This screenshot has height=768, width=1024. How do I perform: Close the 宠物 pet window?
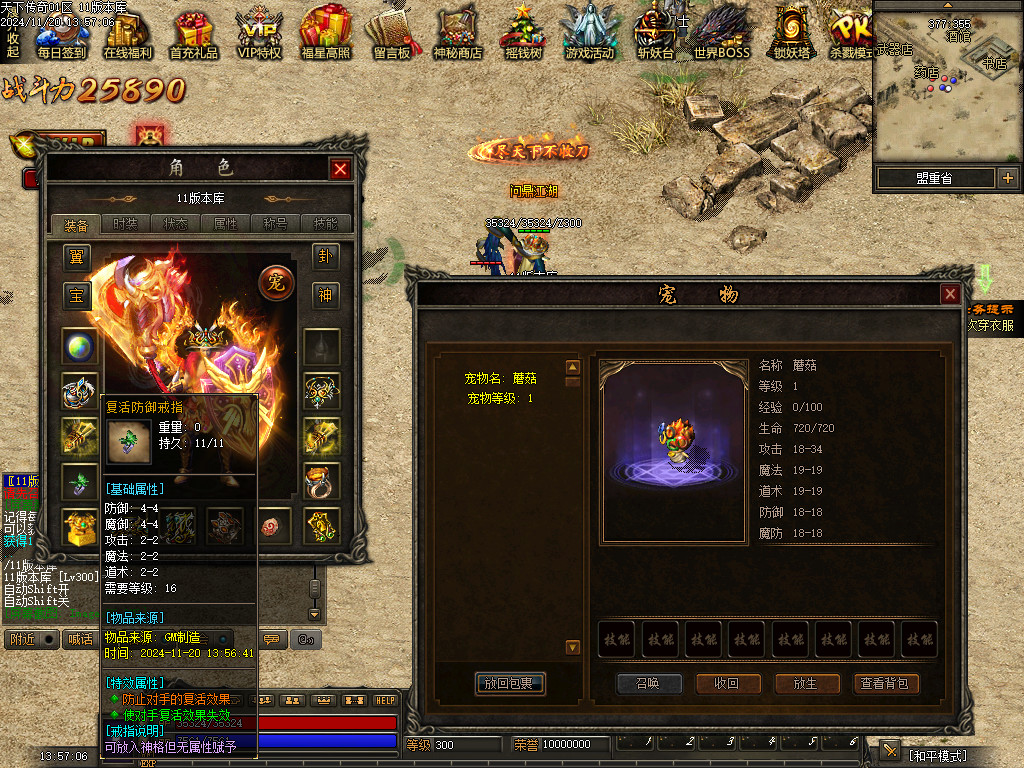coord(950,294)
